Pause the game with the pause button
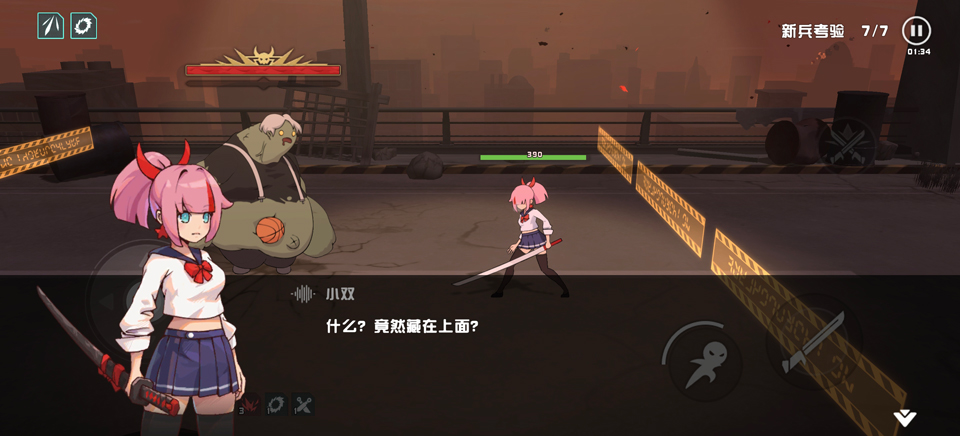The image size is (960, 436). [x=916, y=30]
